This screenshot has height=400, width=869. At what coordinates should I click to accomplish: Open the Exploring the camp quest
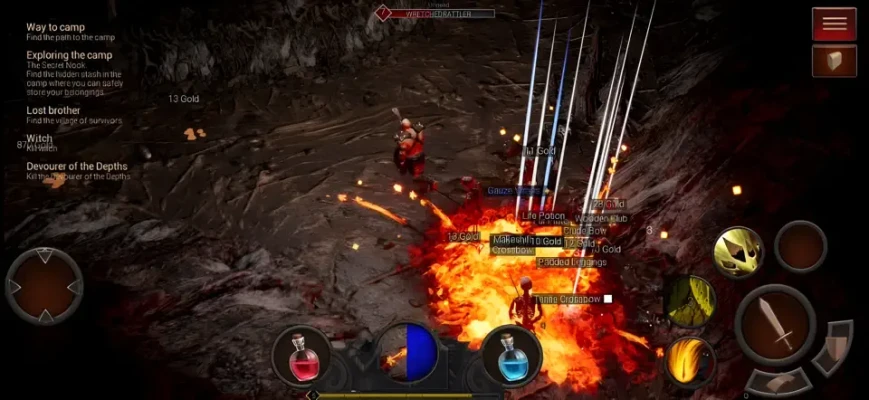pos(69,55)
